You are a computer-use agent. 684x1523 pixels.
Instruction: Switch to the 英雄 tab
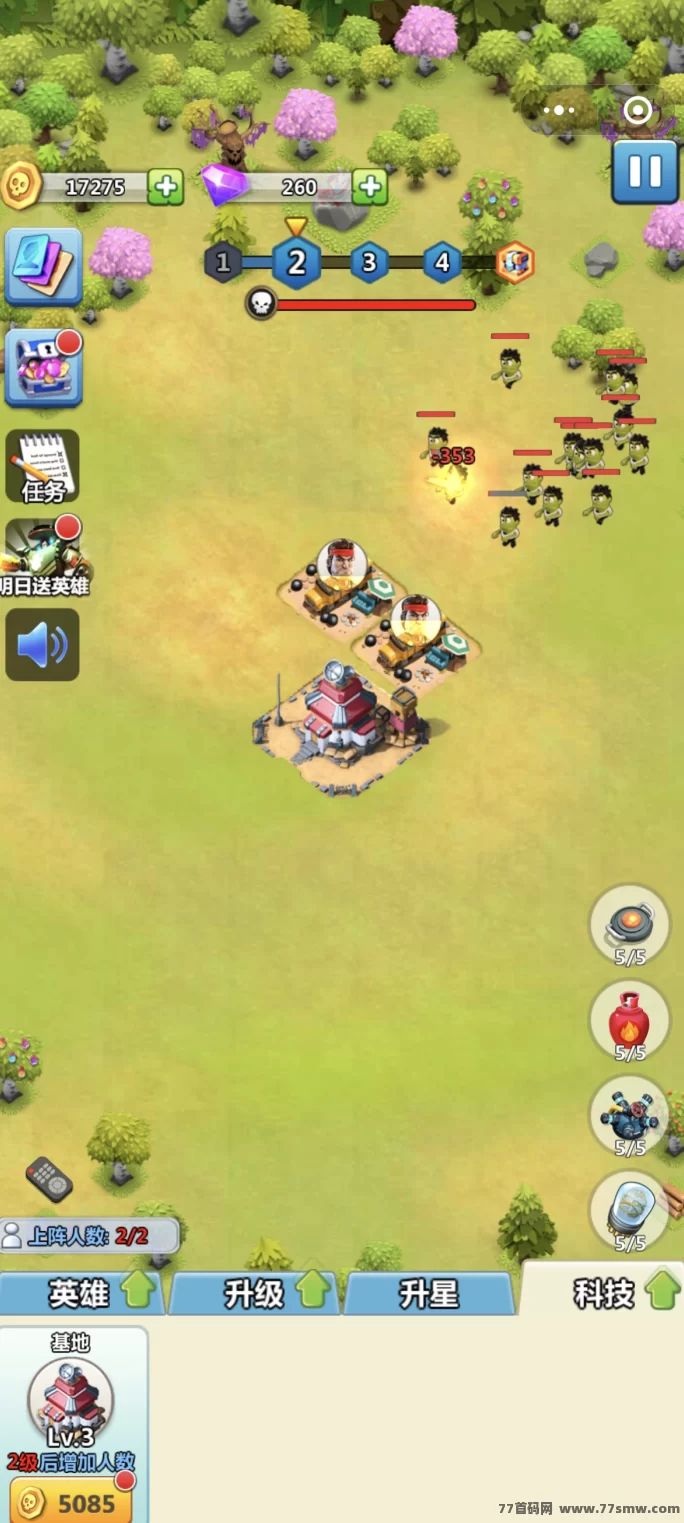82,1294
